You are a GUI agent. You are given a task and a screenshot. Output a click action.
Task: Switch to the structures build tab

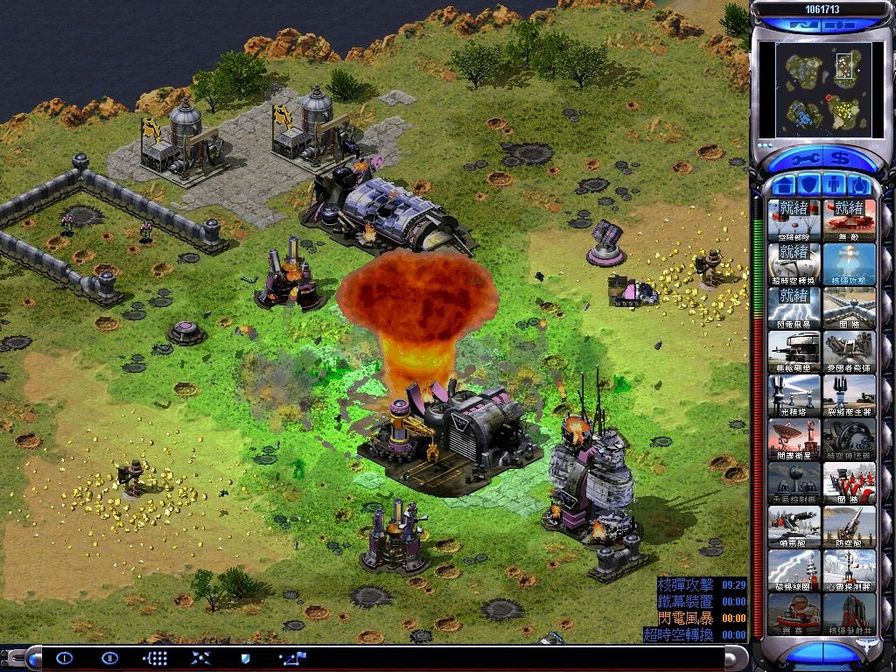784,185
